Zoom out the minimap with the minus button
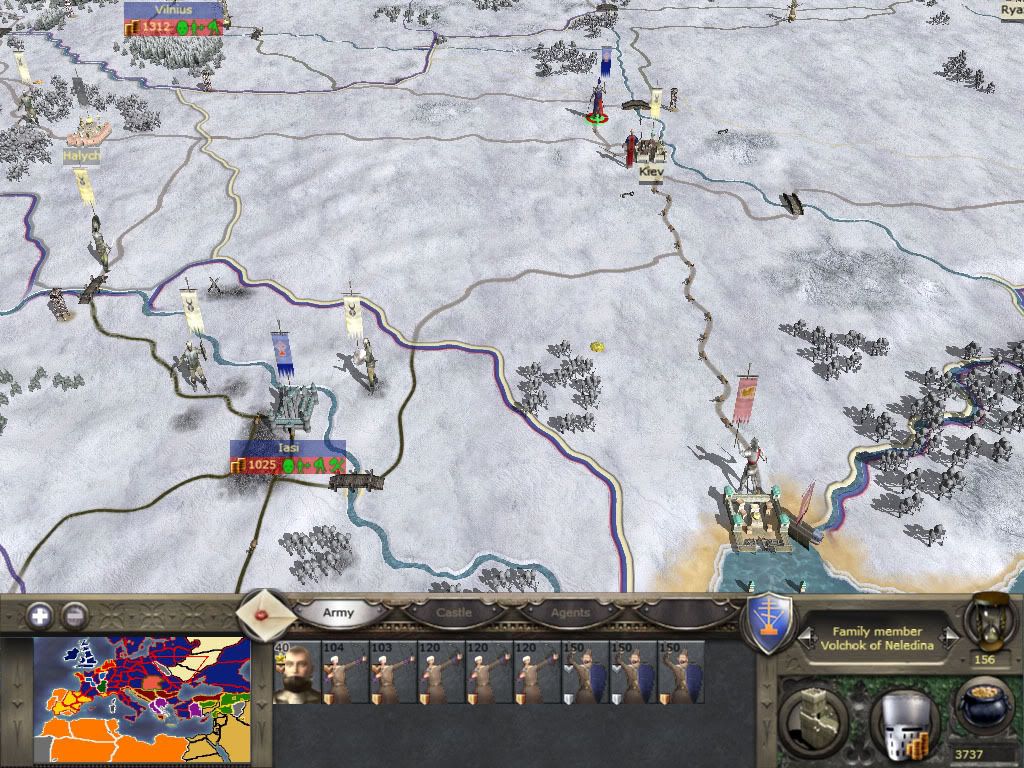This screenshot has width=1024, height=768. (x=72, y=614)
